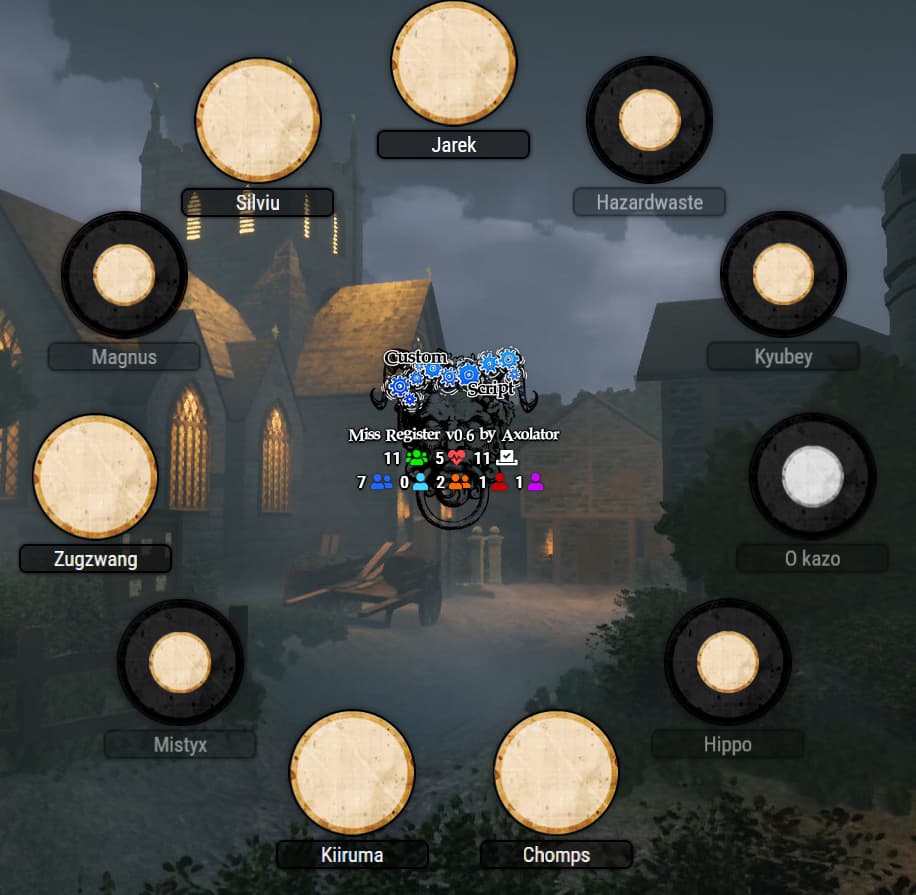The height and width of the screenshot is (895, 916).
Task: Select Kyubey's dead player token
Action: click(x=783, y=274)
